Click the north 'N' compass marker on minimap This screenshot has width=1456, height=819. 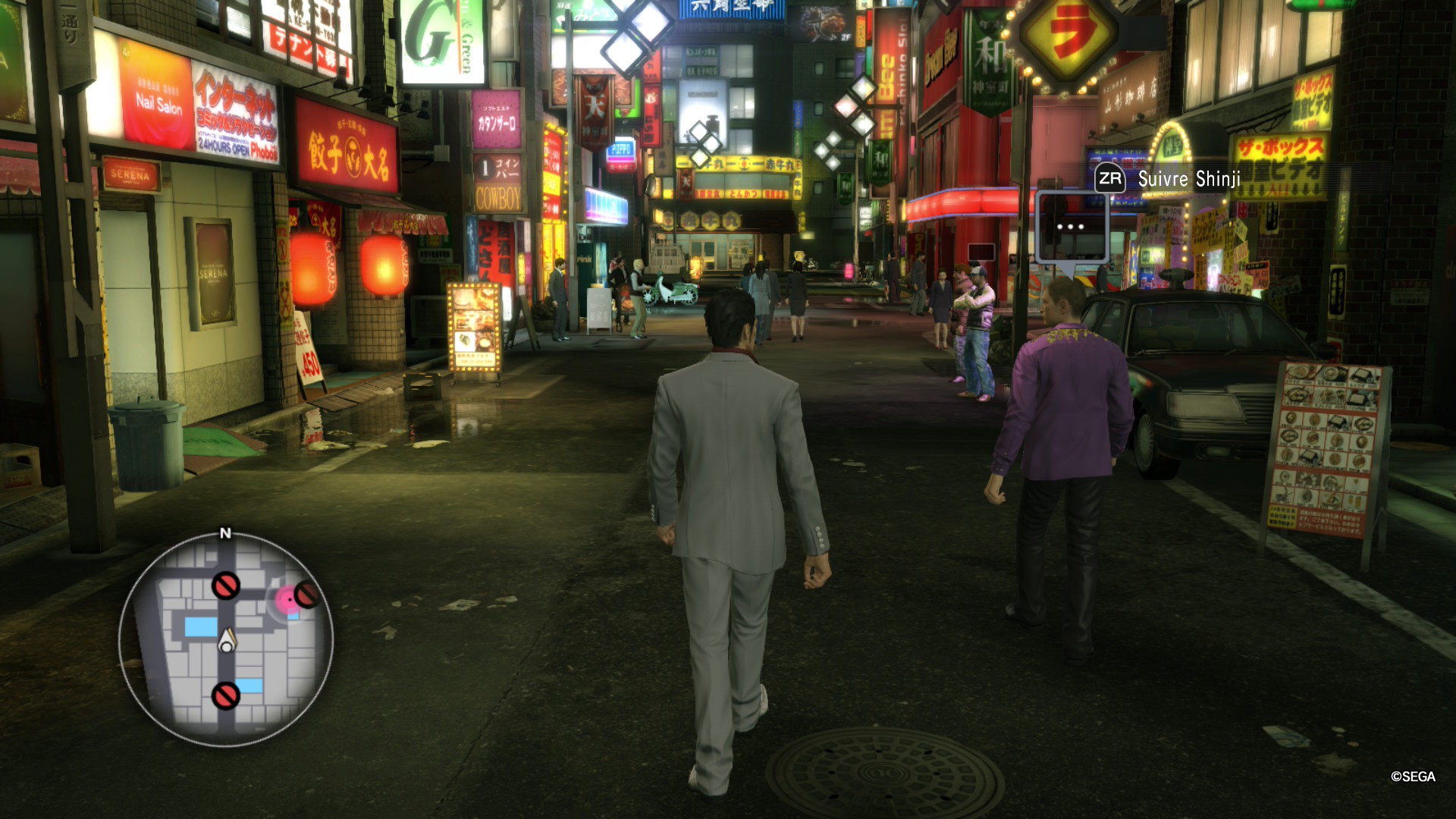(x=226, y=532)
